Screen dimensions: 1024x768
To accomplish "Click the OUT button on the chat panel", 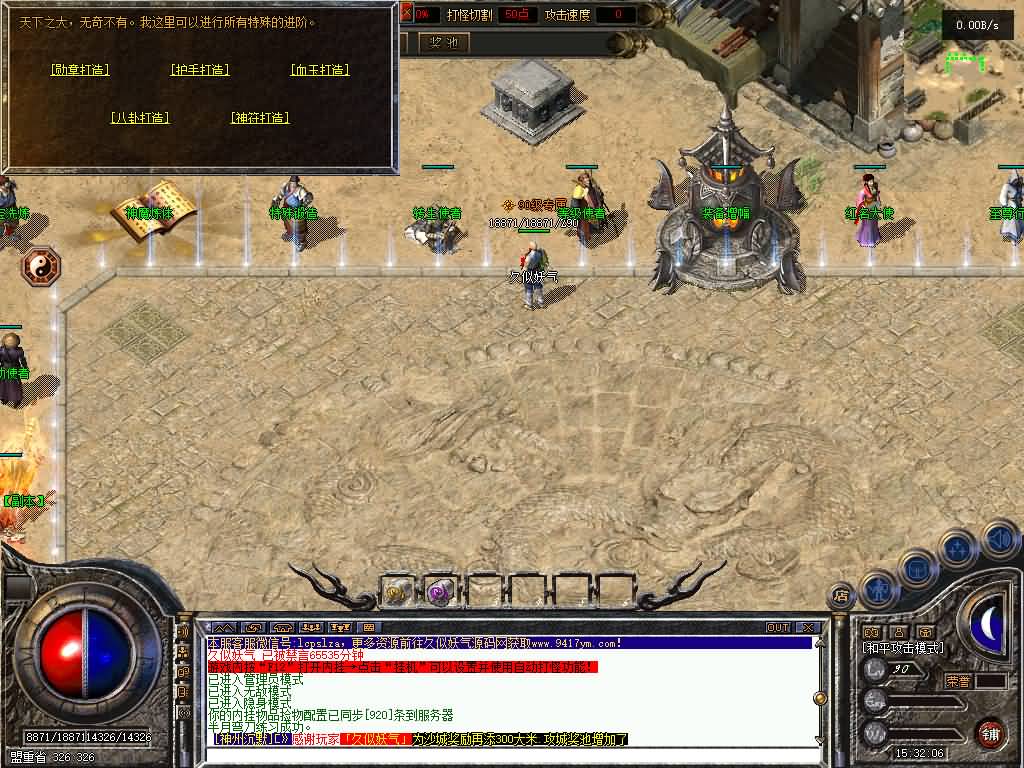I will (x=778, y=628).
